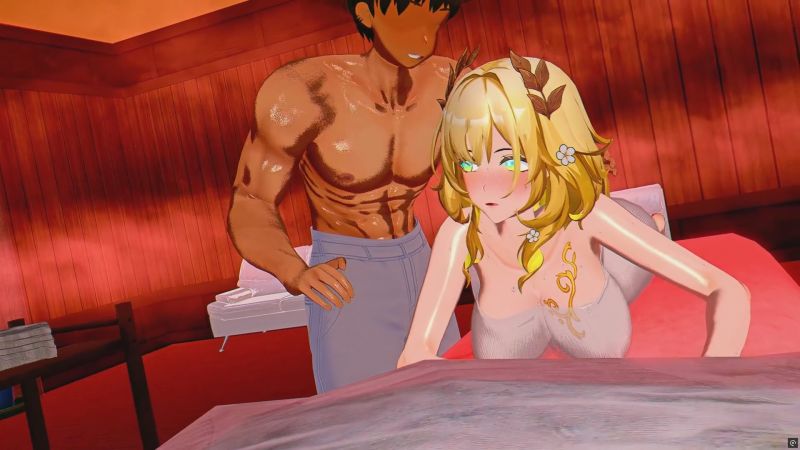
Task: Click the small circular icon in the screen corner
Action: tap(791, 441)
